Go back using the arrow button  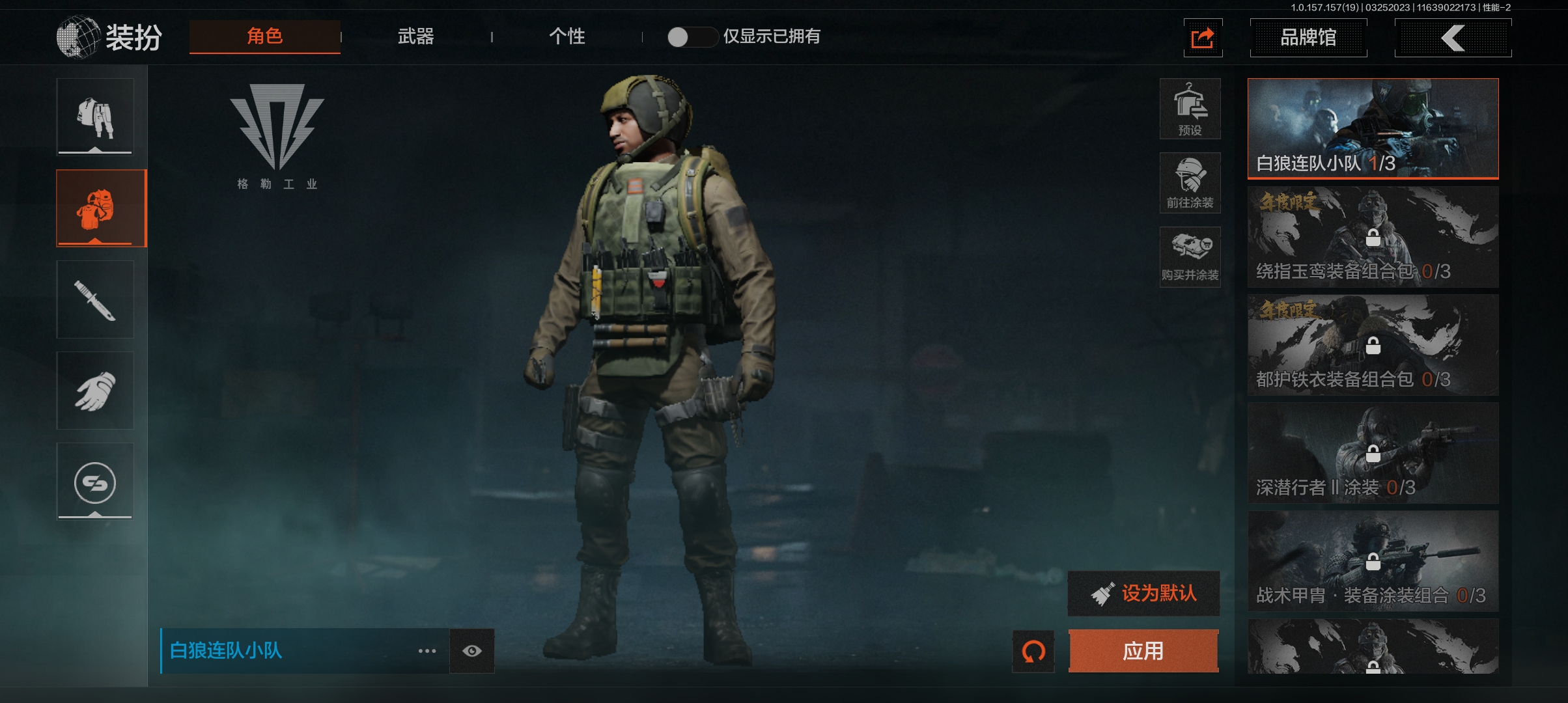[x=1452, y=38]
